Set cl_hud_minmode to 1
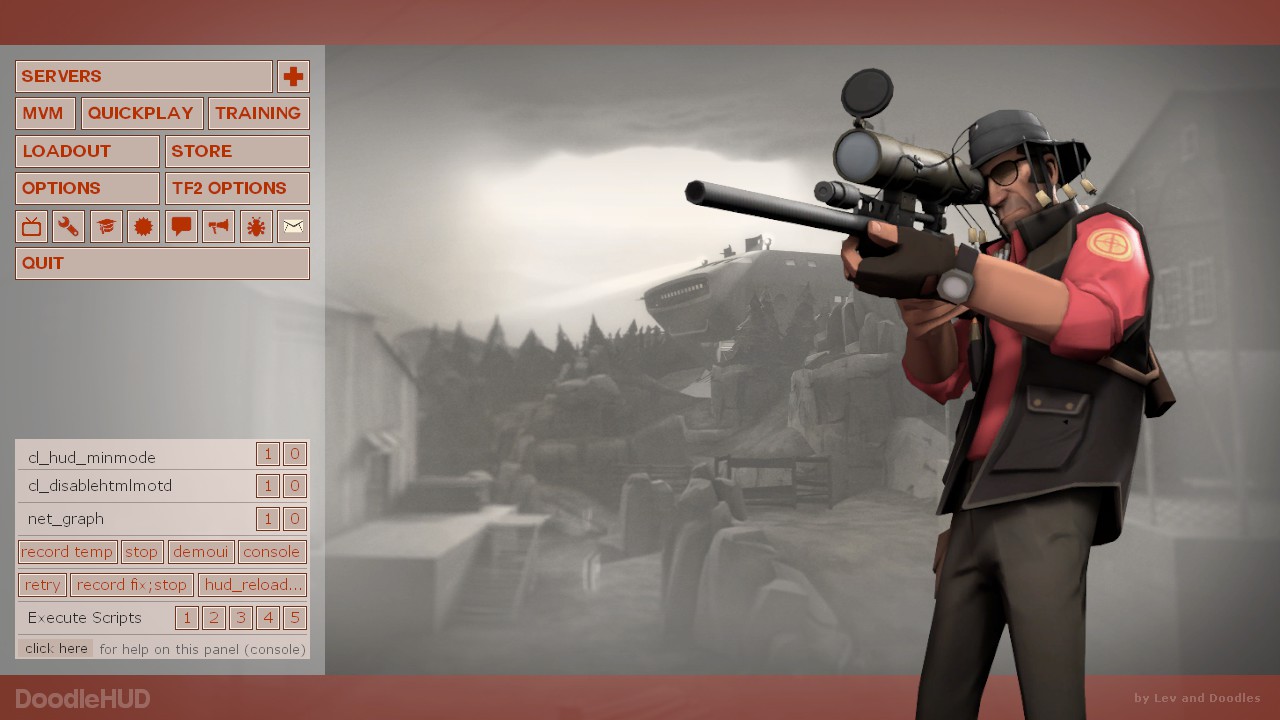Viewport: 1280px width, 720px height. tap(267, 454)
